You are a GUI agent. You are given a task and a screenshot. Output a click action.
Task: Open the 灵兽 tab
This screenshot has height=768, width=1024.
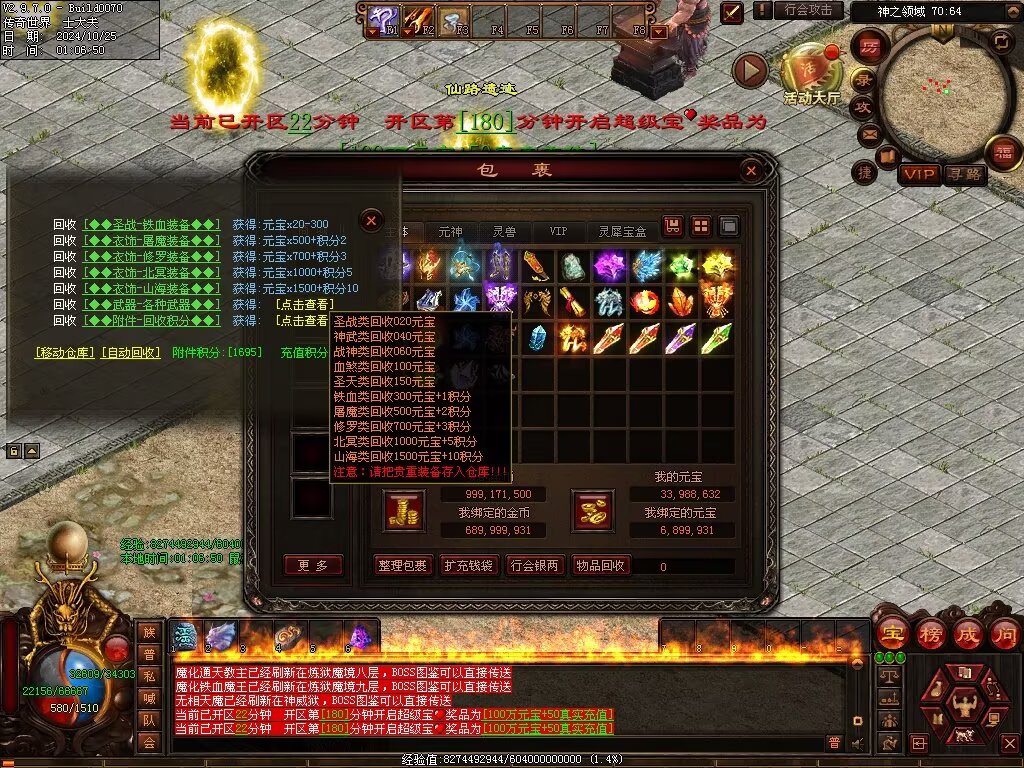point(504,231)
